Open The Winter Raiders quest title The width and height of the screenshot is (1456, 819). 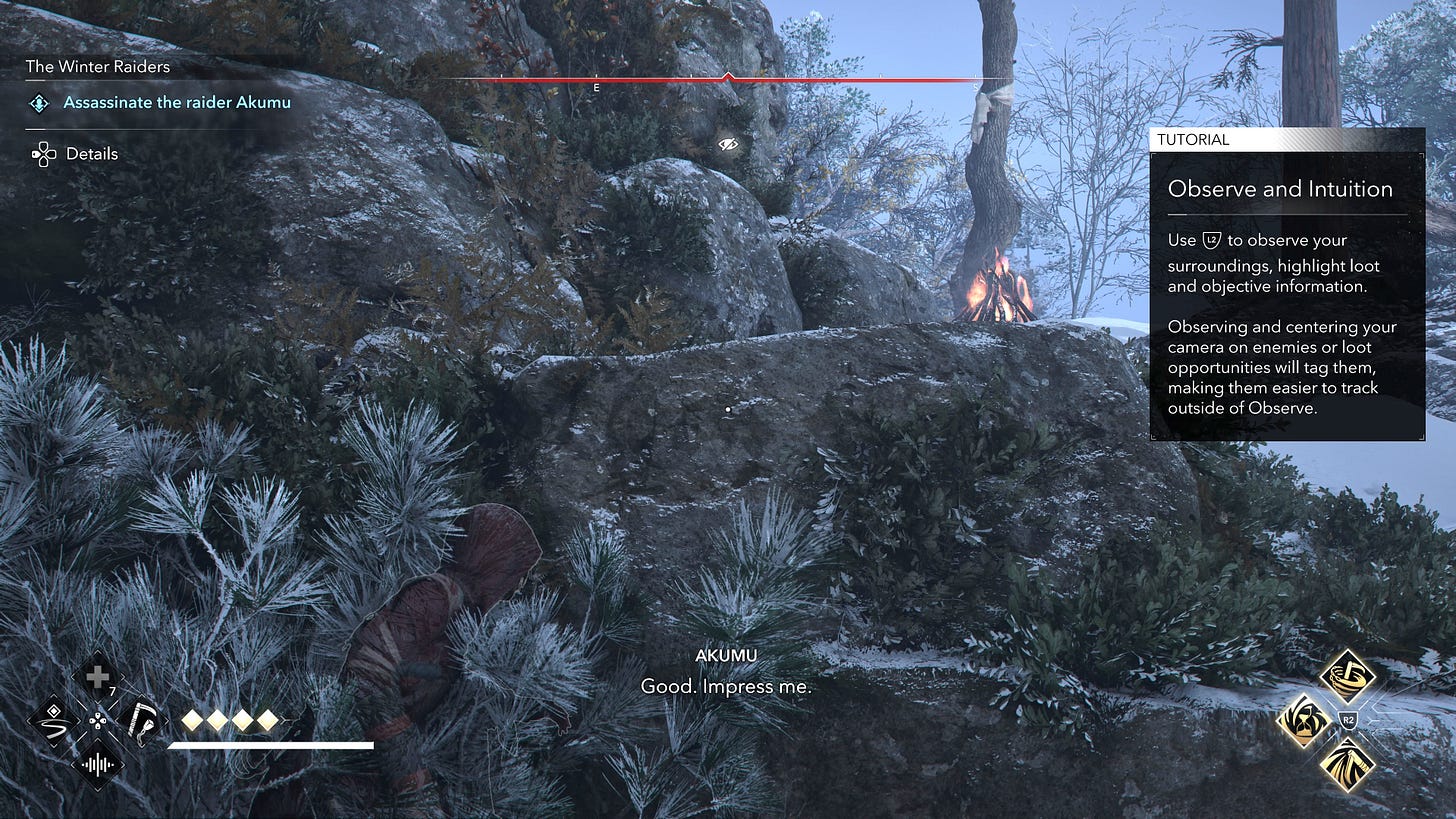pos(98,67)
